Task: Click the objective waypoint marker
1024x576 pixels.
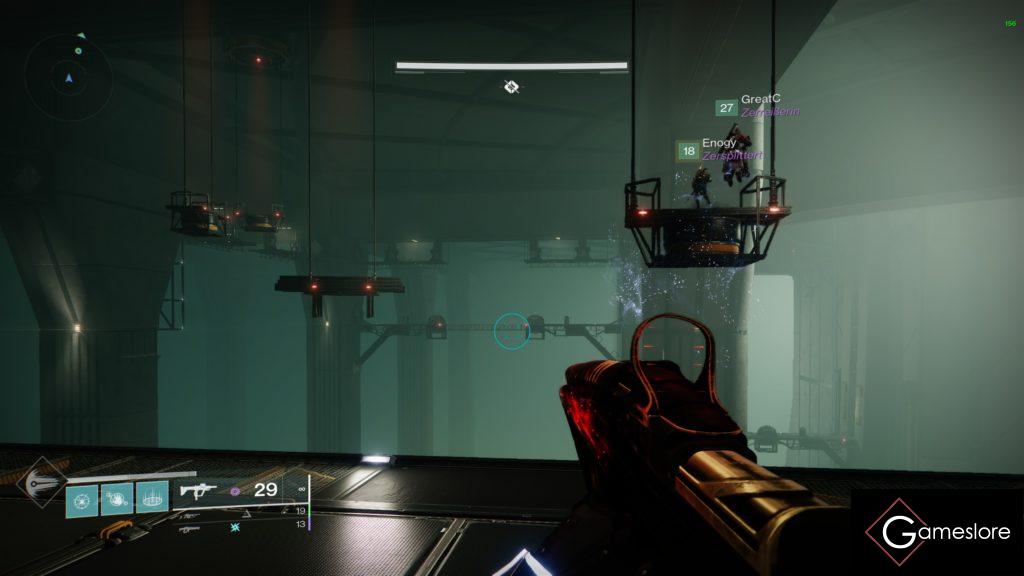Action: [x=511, y=87]
